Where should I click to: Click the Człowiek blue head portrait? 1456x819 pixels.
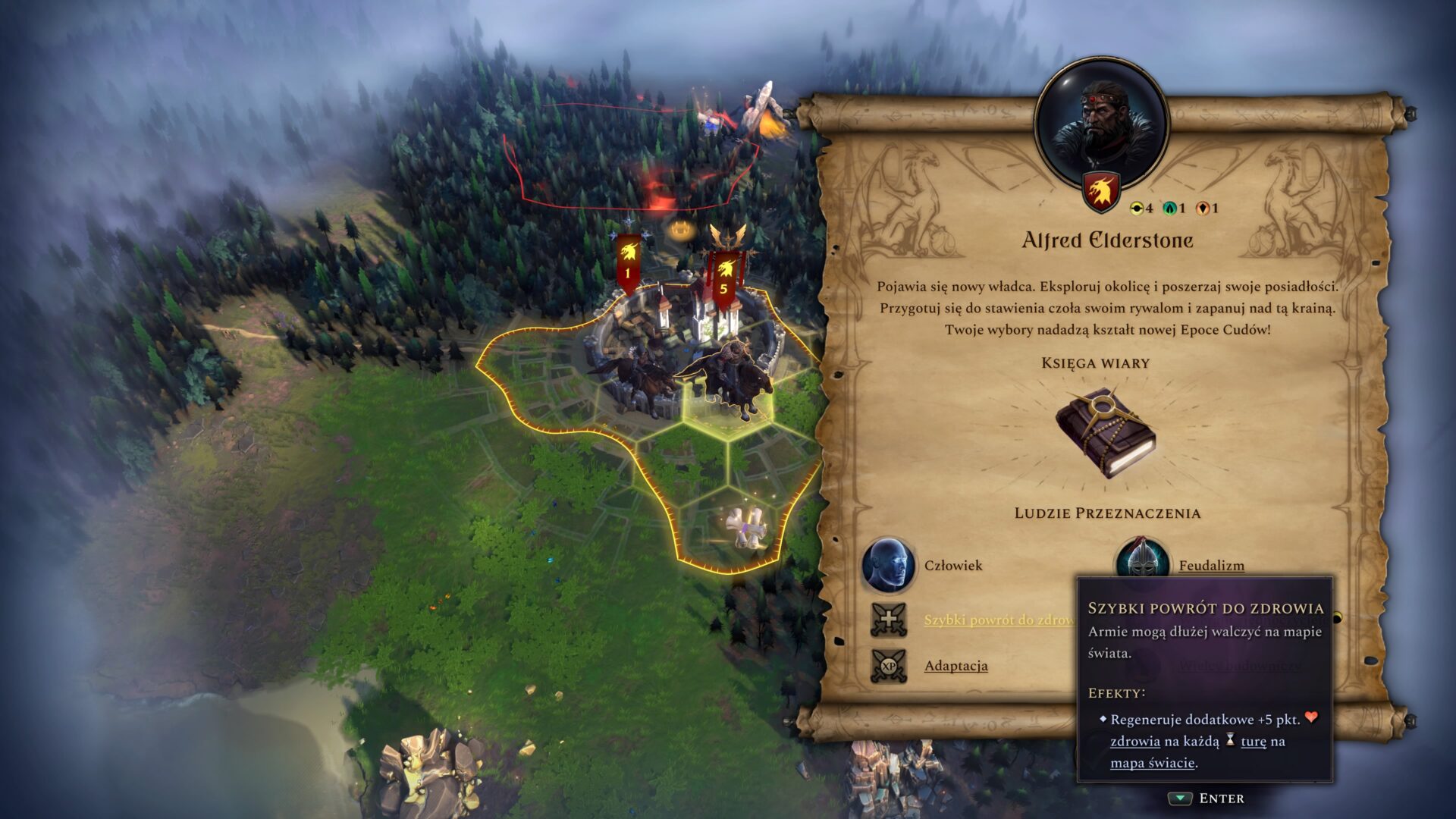point(889,565)
